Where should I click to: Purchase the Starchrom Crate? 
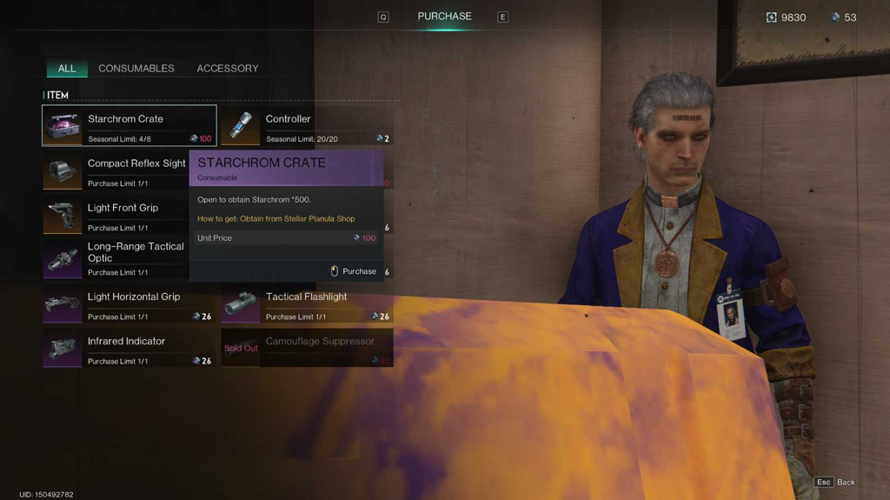point(354,271)
